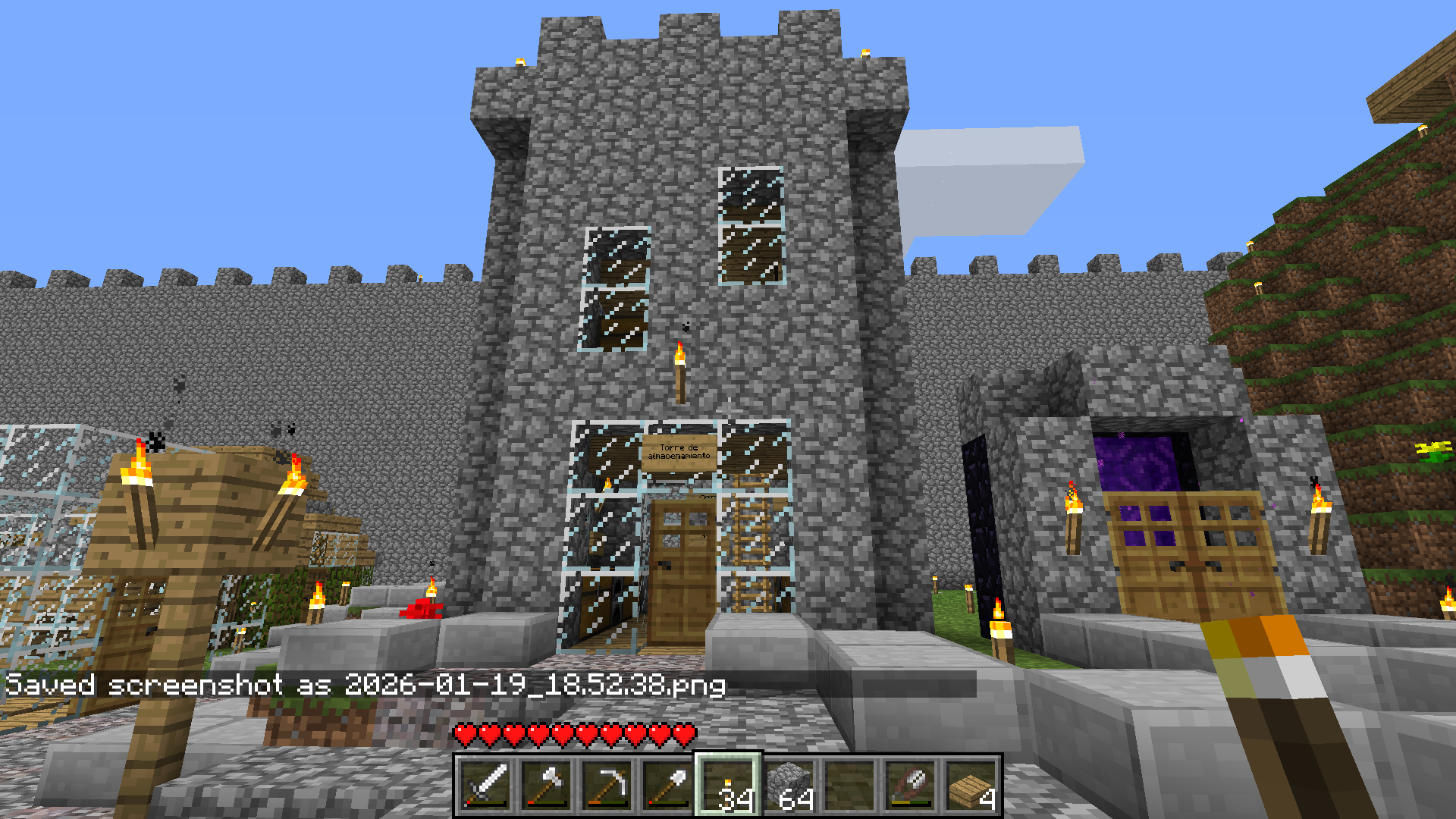Select the iron axe hotbar slot

(546, 786)
